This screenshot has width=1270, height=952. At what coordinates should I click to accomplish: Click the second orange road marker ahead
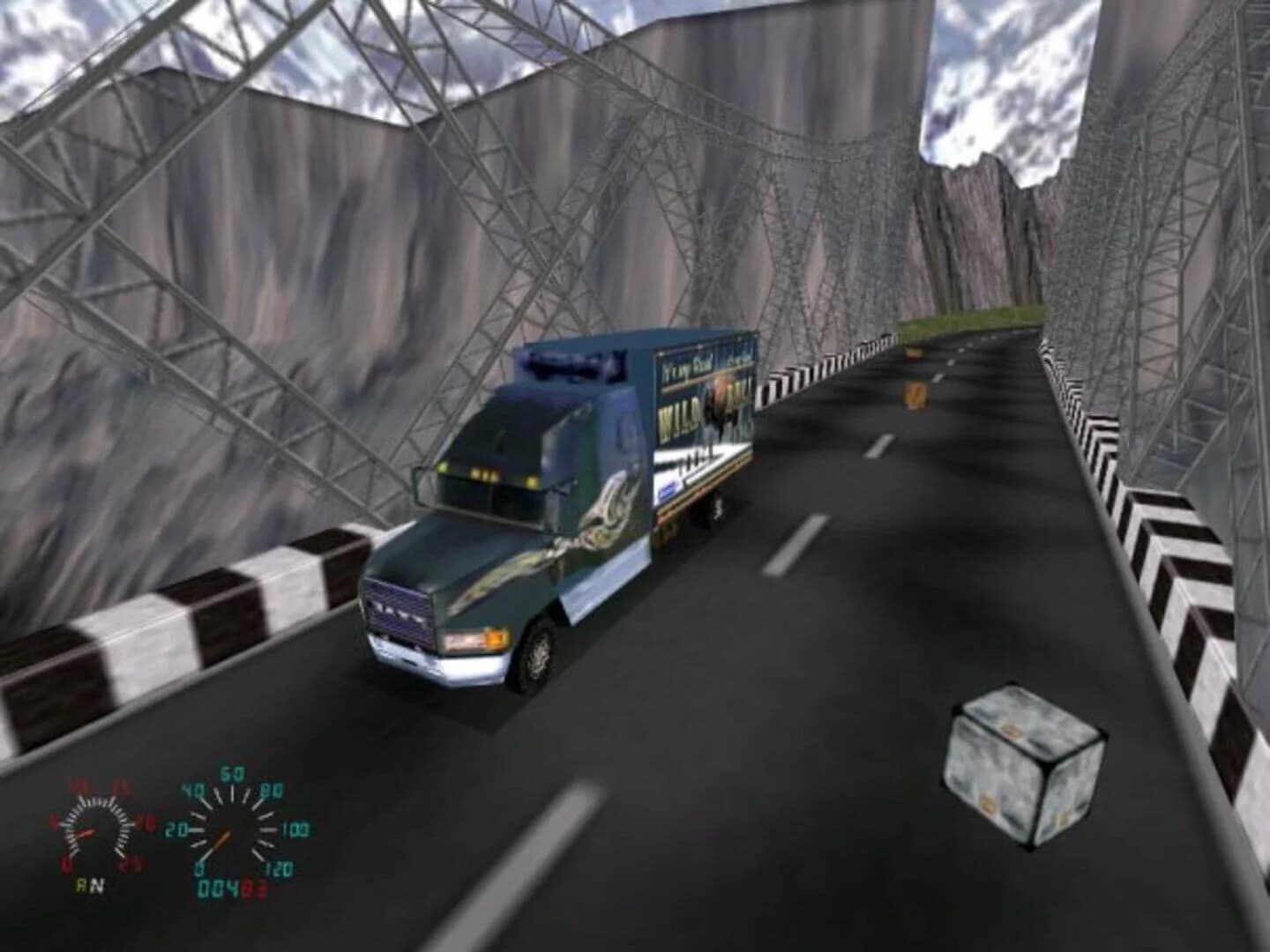913,353
